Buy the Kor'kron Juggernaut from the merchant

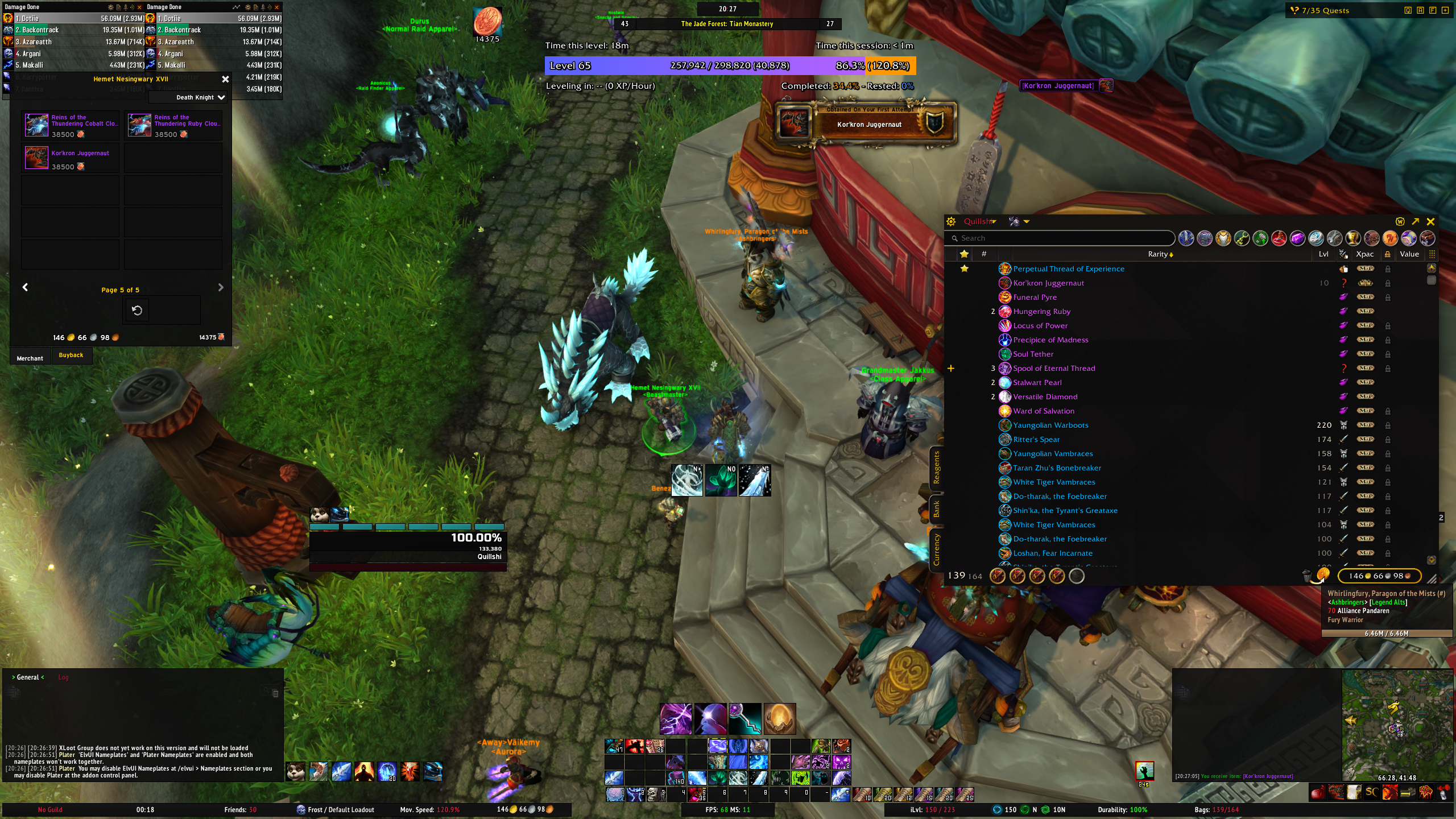37,158
